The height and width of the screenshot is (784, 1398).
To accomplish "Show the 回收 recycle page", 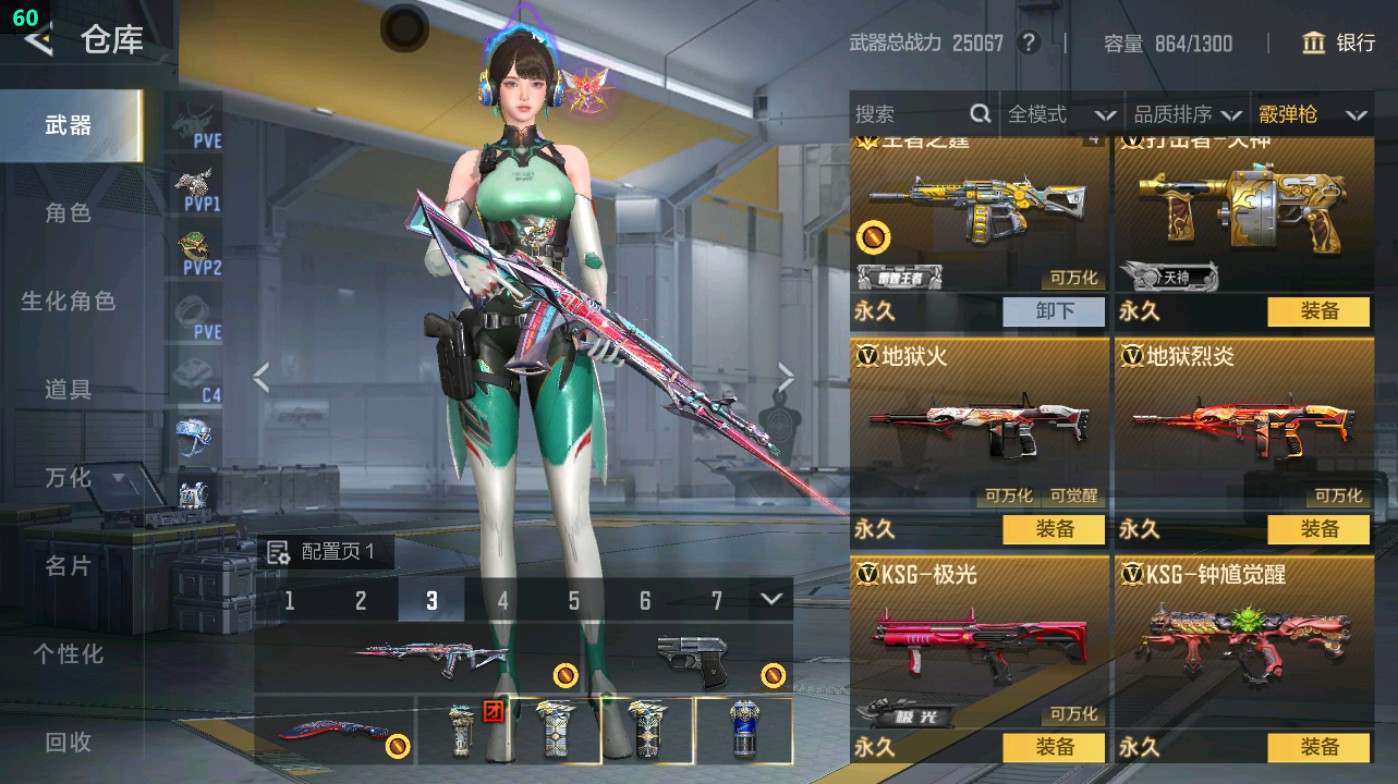I will (x=68, y=741).
